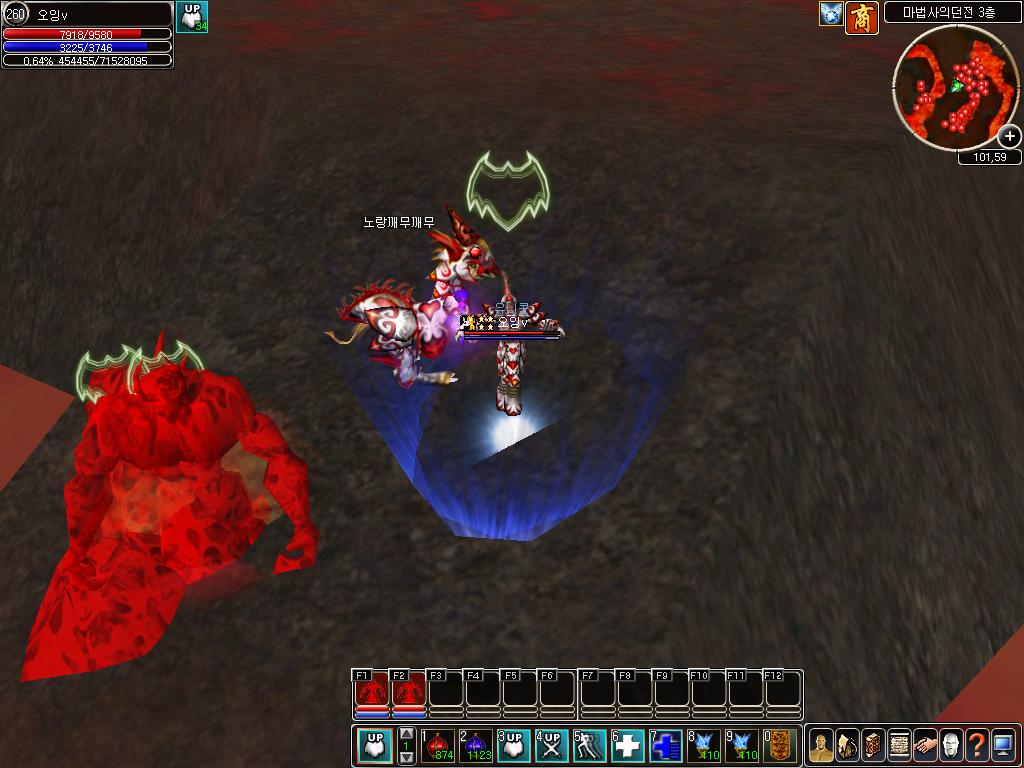Open the character status menu icon
The image size is (1024, 768).
point(821,746)
